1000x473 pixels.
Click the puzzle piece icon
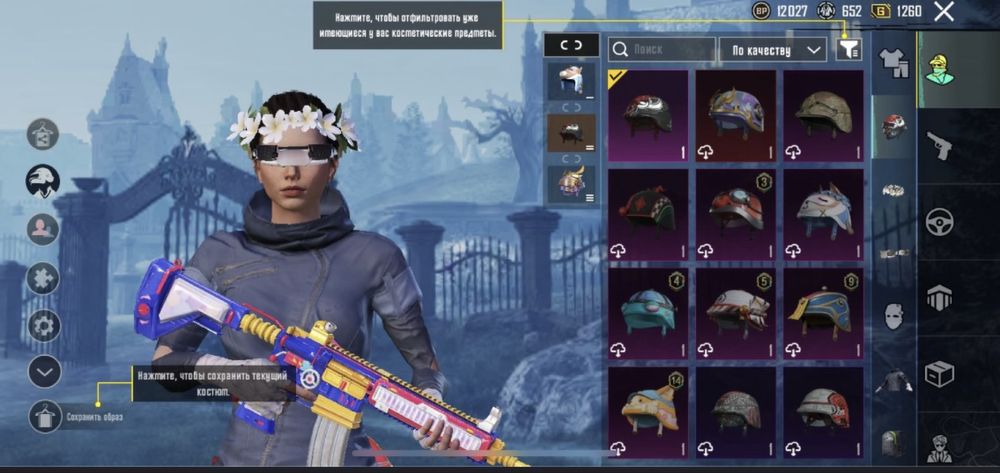point(43,277)
